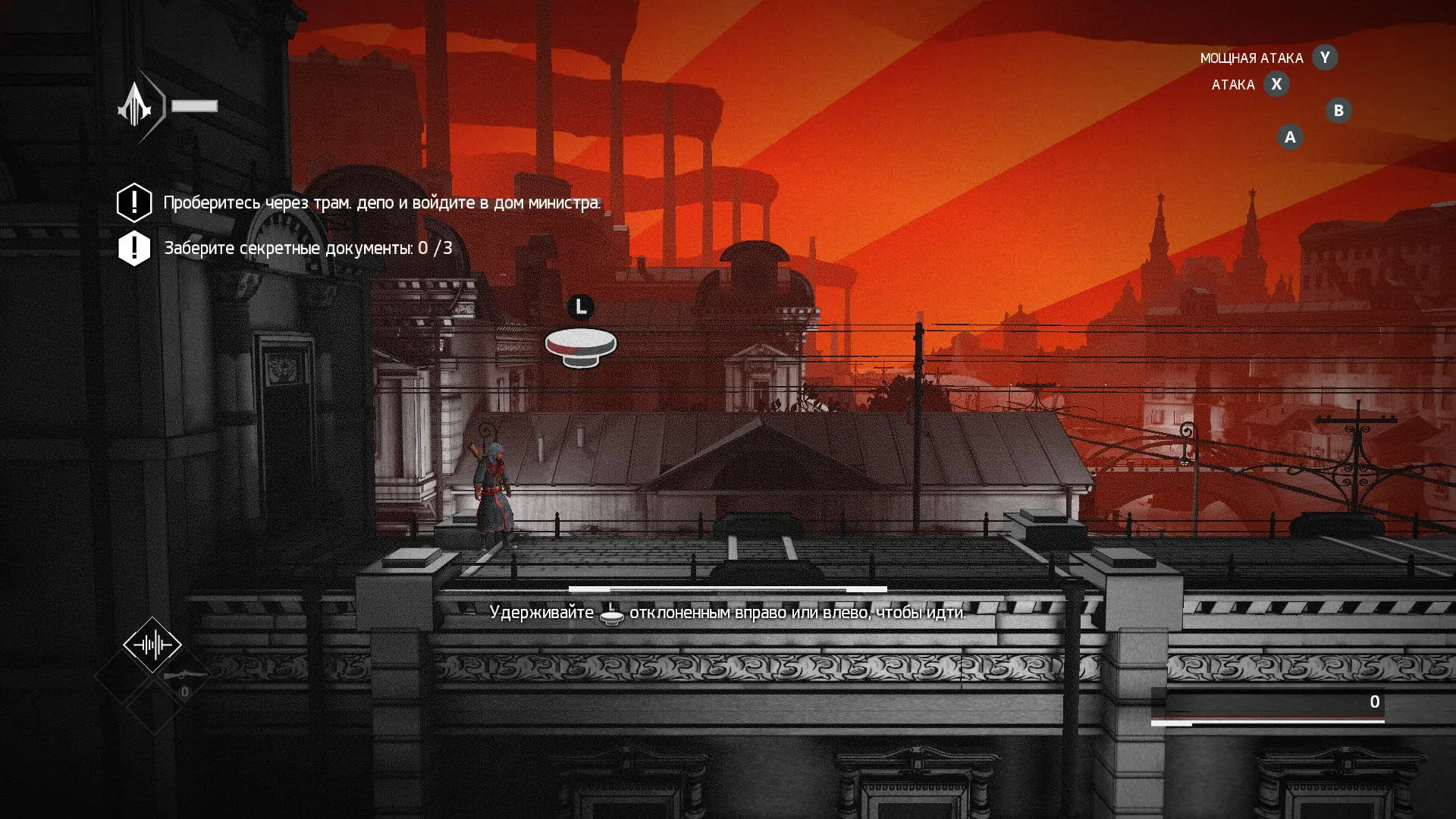
Task: Click the Assassin insignia emblem
Action: (x=136, y=105)
